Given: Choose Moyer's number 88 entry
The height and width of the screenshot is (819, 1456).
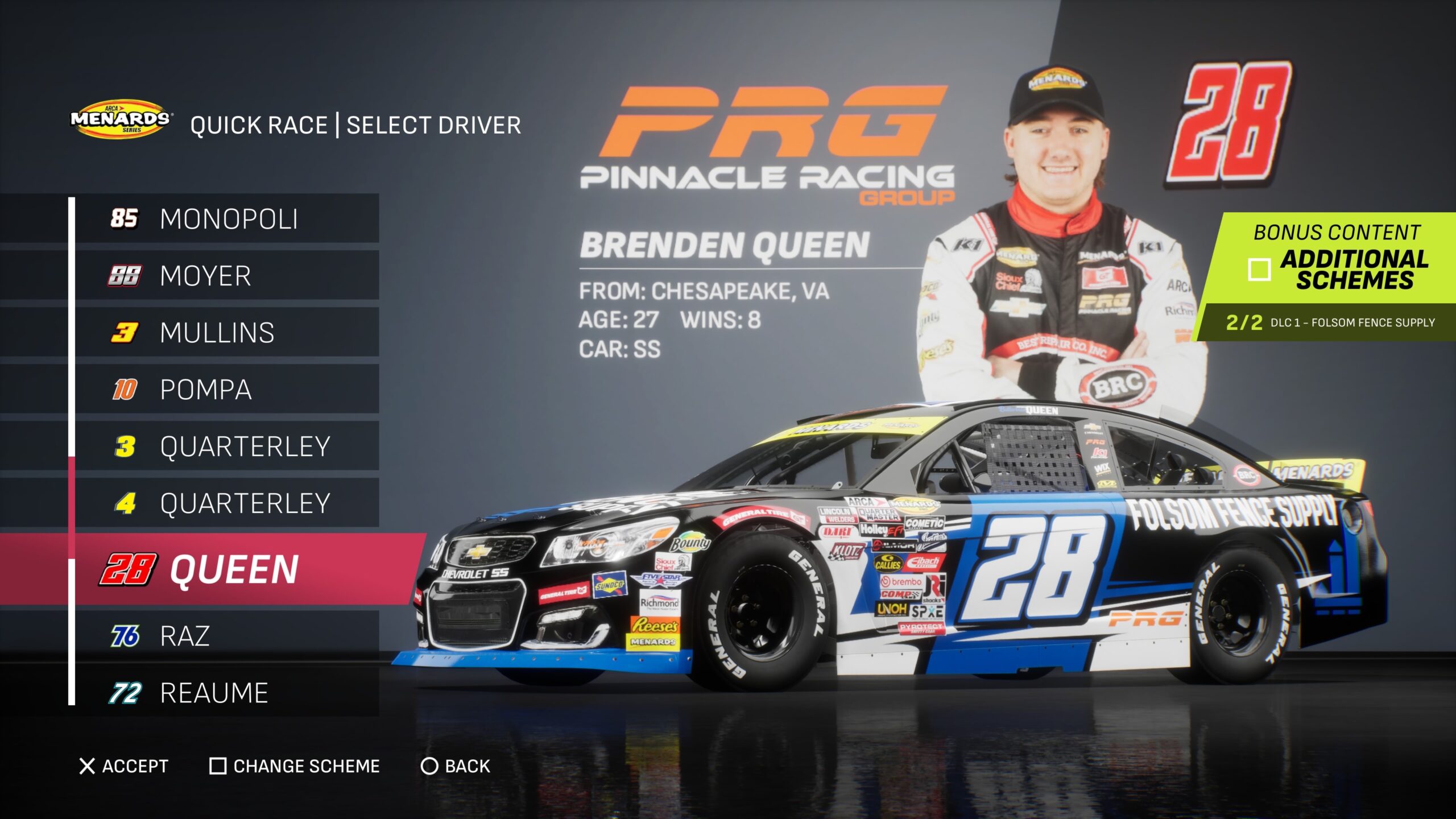Looking at the screenshot, I should 227,276.
